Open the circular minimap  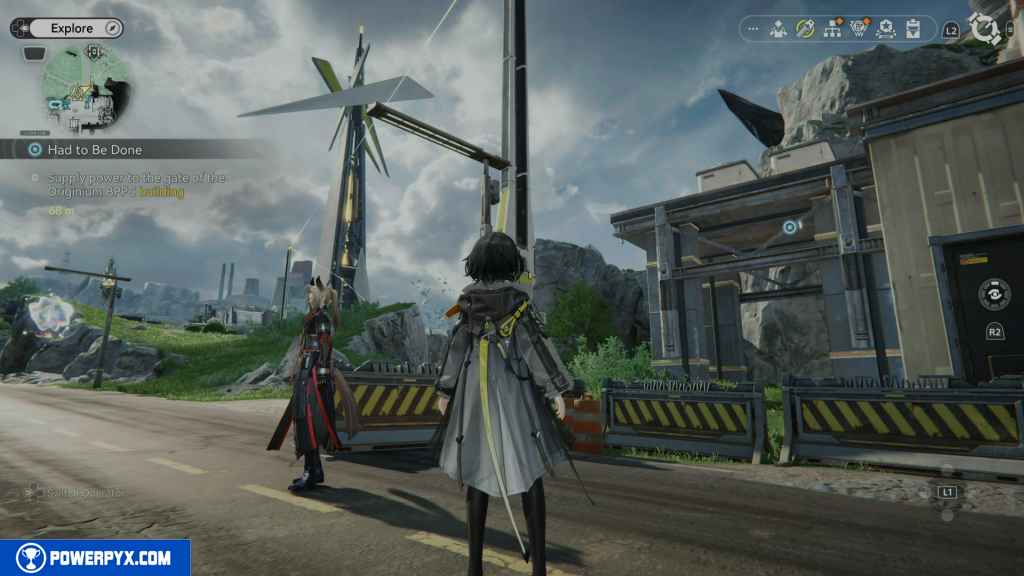(x=85, y=87)
